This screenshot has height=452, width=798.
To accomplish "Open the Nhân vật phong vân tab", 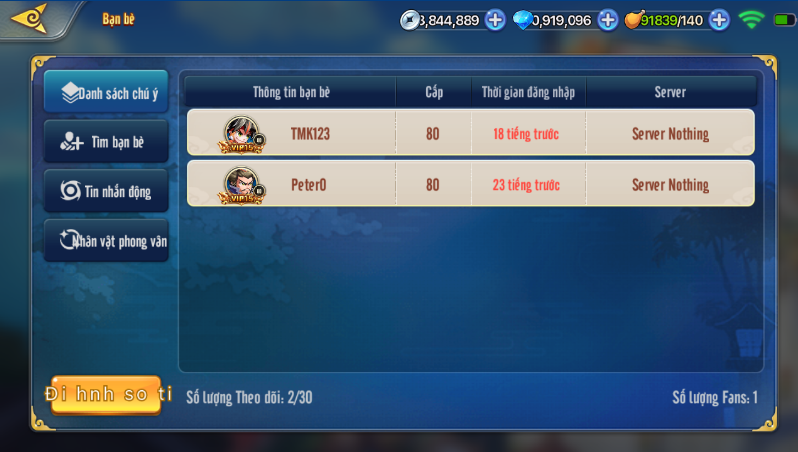I will coord(106,241).
